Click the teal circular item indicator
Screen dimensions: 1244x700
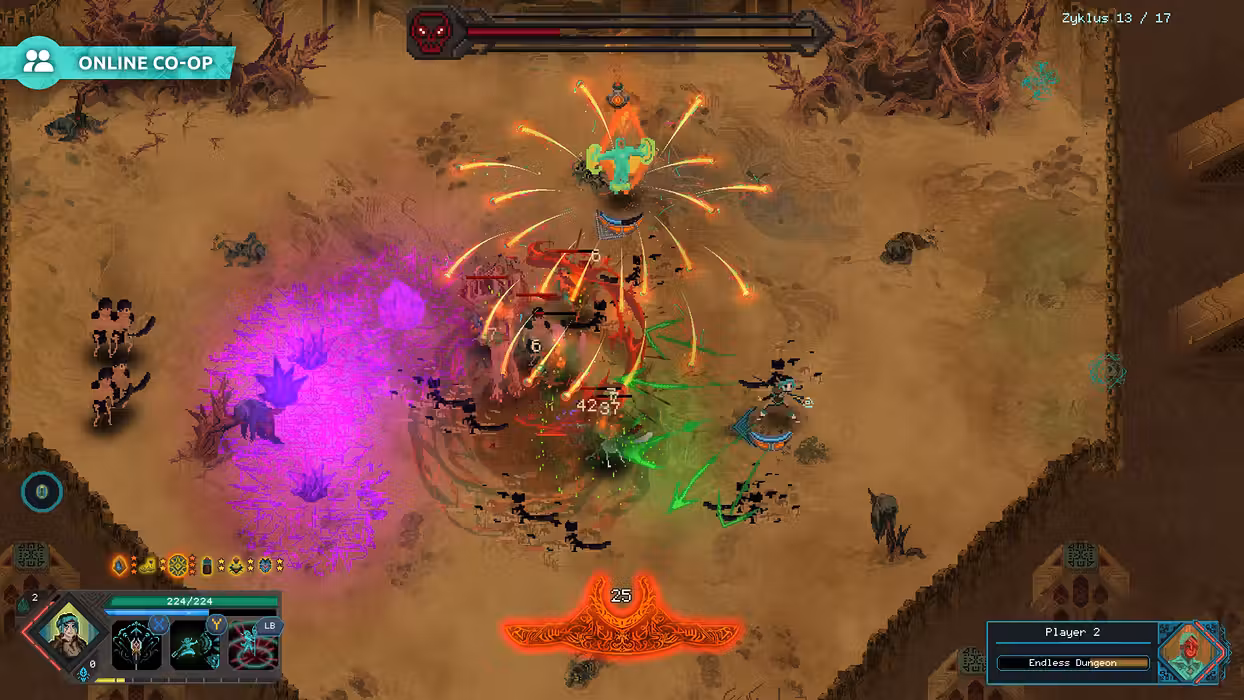(x=42, y=491)
